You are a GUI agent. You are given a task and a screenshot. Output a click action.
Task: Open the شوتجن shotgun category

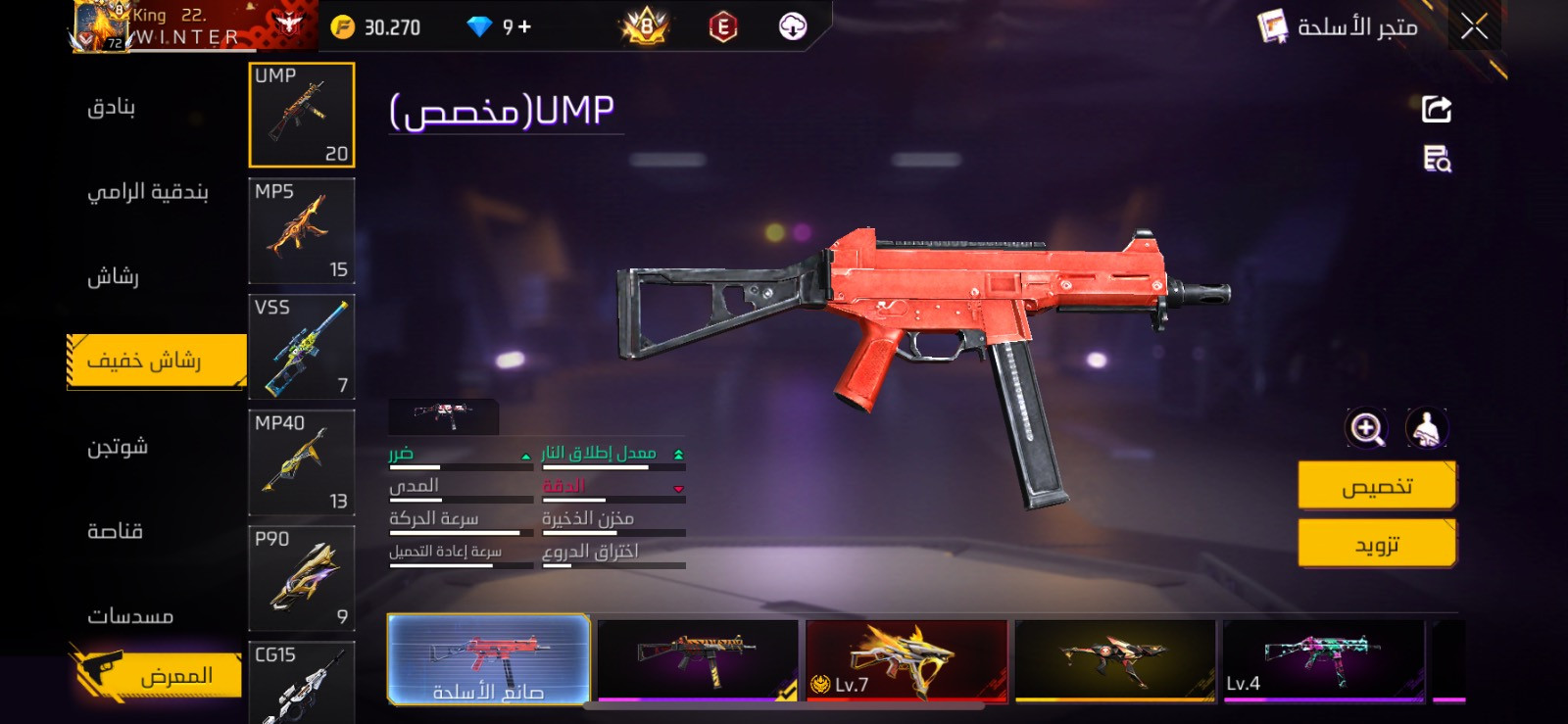[118, 448]
